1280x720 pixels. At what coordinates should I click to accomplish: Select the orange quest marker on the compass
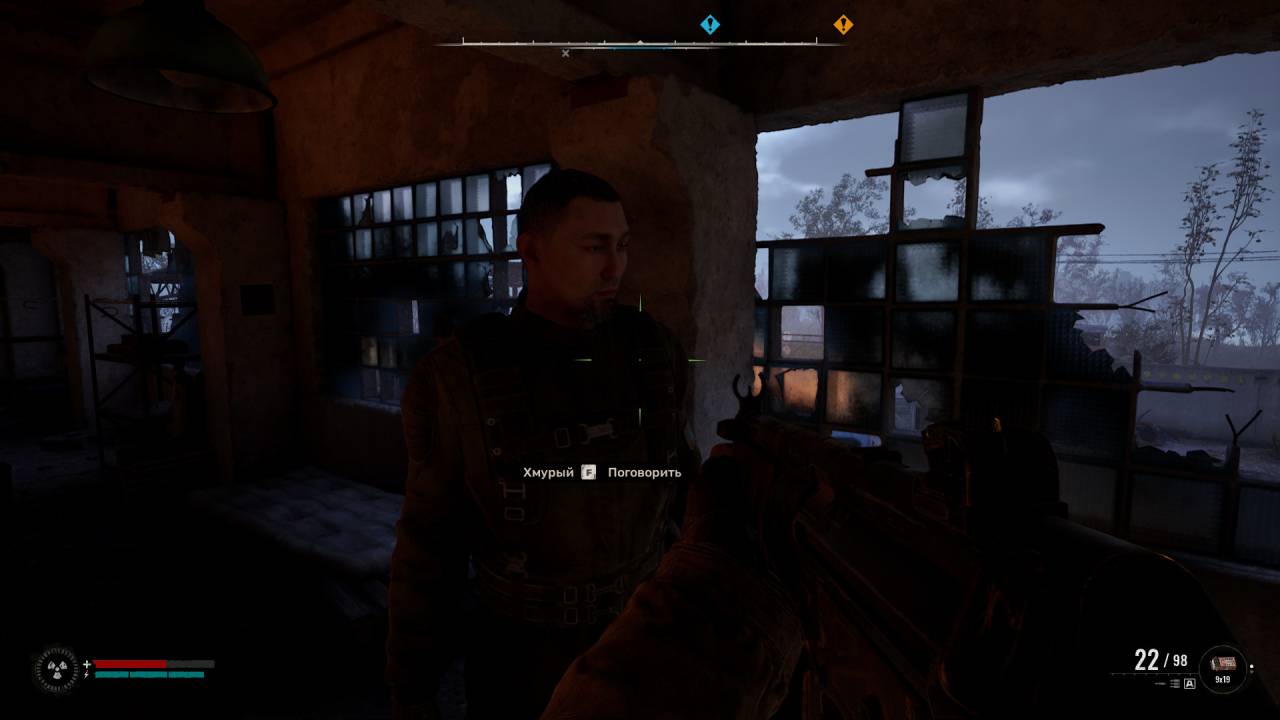coord(843,25)
